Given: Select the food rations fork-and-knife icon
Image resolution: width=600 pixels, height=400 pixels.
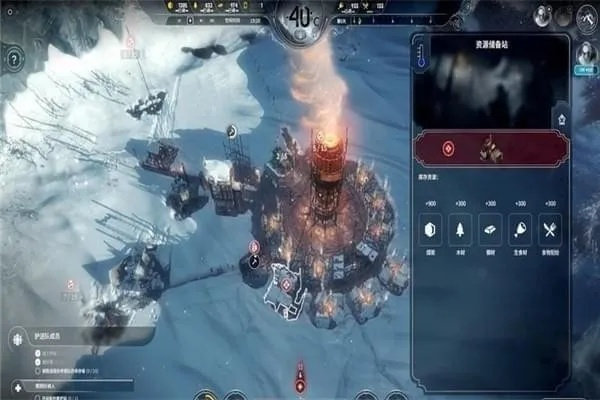Looking at the screenshot, I should point(550,229).
